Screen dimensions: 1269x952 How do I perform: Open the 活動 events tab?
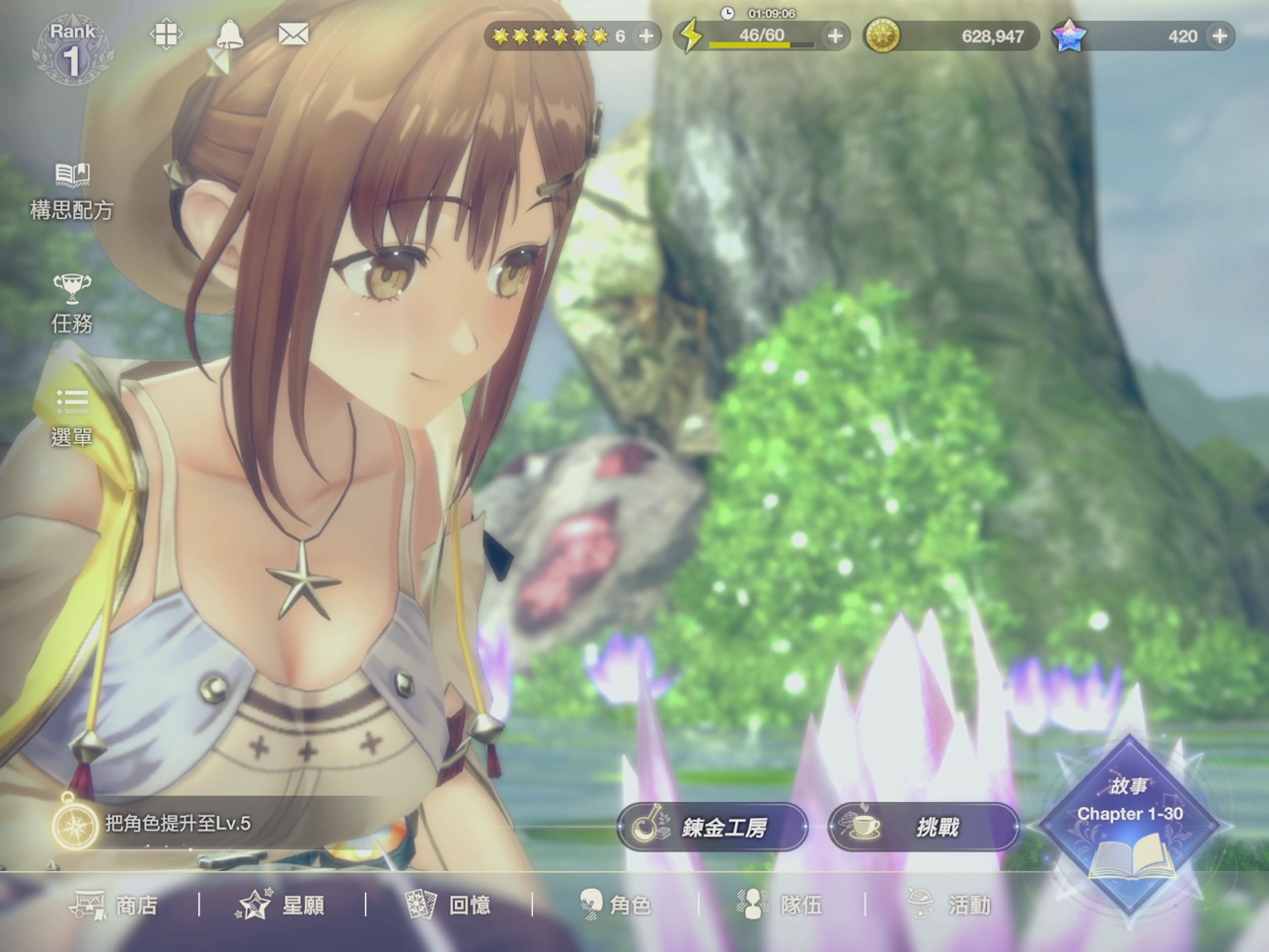tap(948, 905)
